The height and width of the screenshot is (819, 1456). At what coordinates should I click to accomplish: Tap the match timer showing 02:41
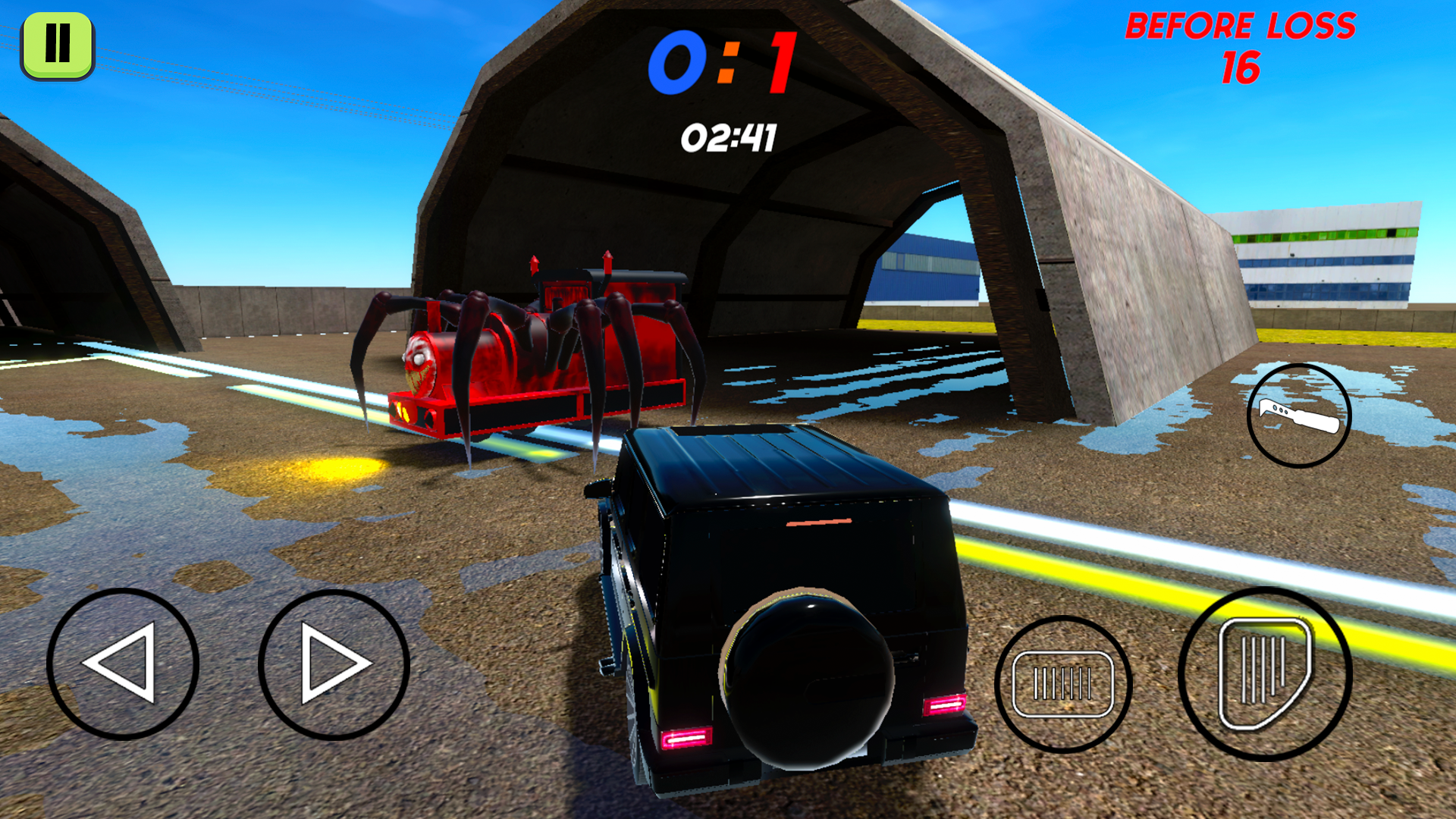pos(730,137)
